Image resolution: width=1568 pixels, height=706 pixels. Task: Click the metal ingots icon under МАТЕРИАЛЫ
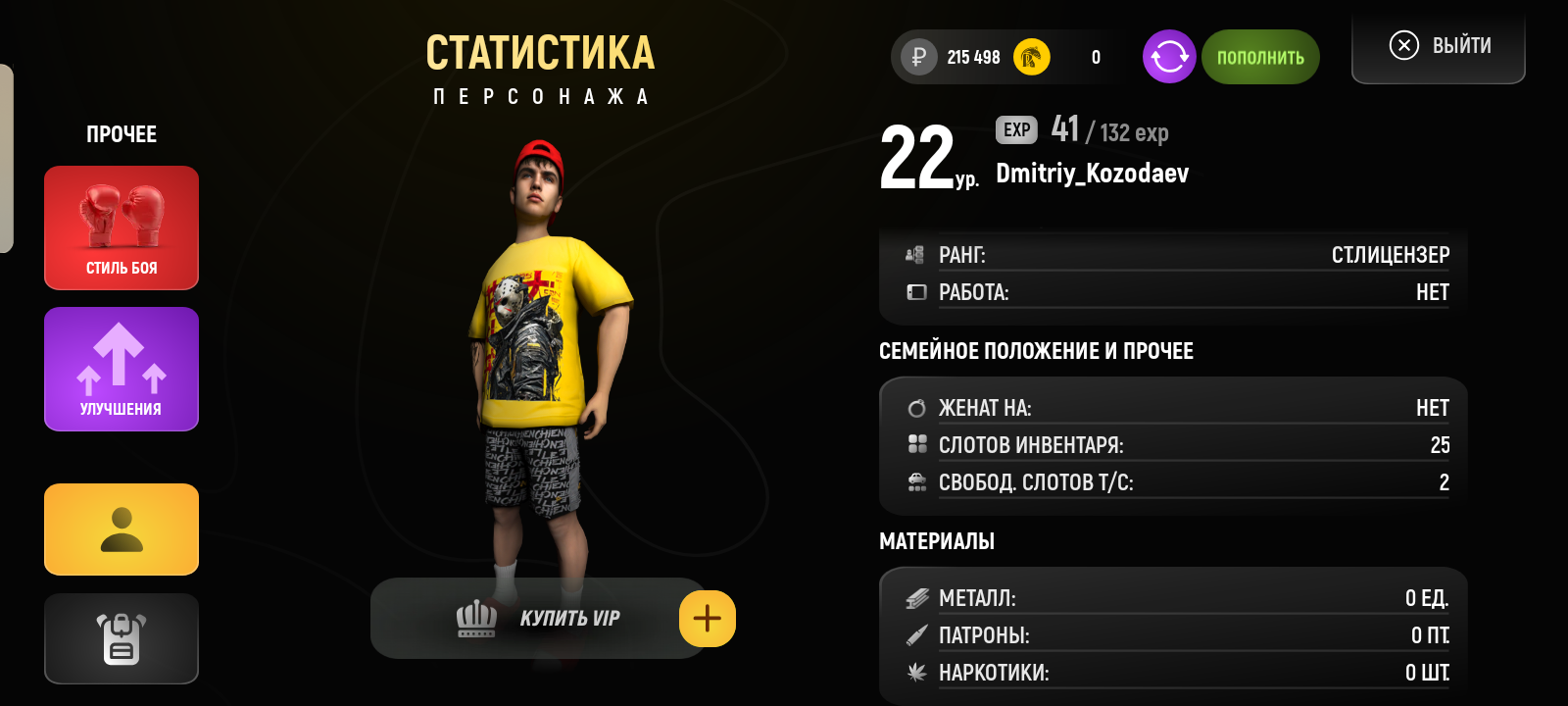[917, 596]
